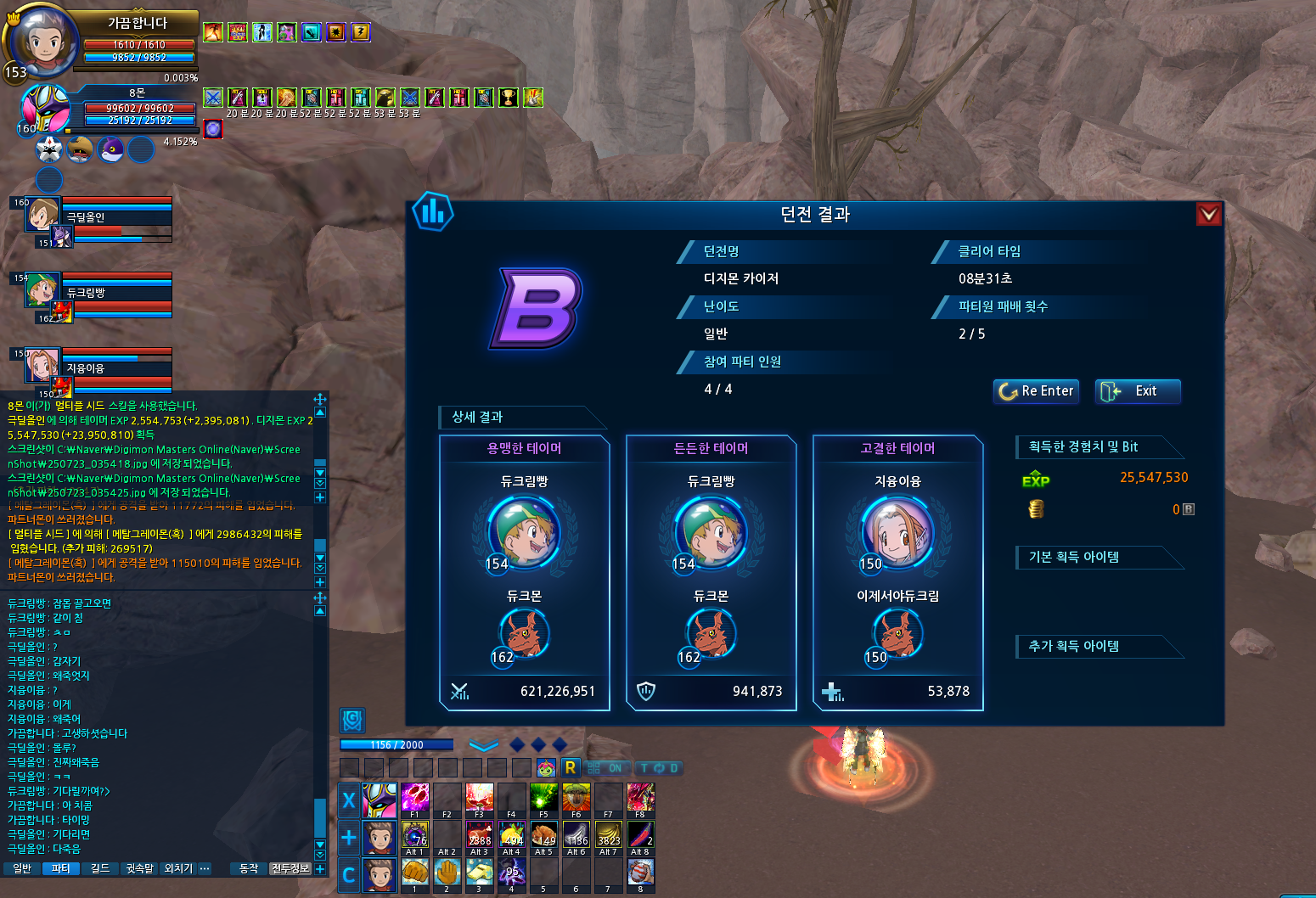The width and height of the screenshot is (1316, 898).
Task: Click the yellow R button above hotbar
Action: (x=570, y=767)
